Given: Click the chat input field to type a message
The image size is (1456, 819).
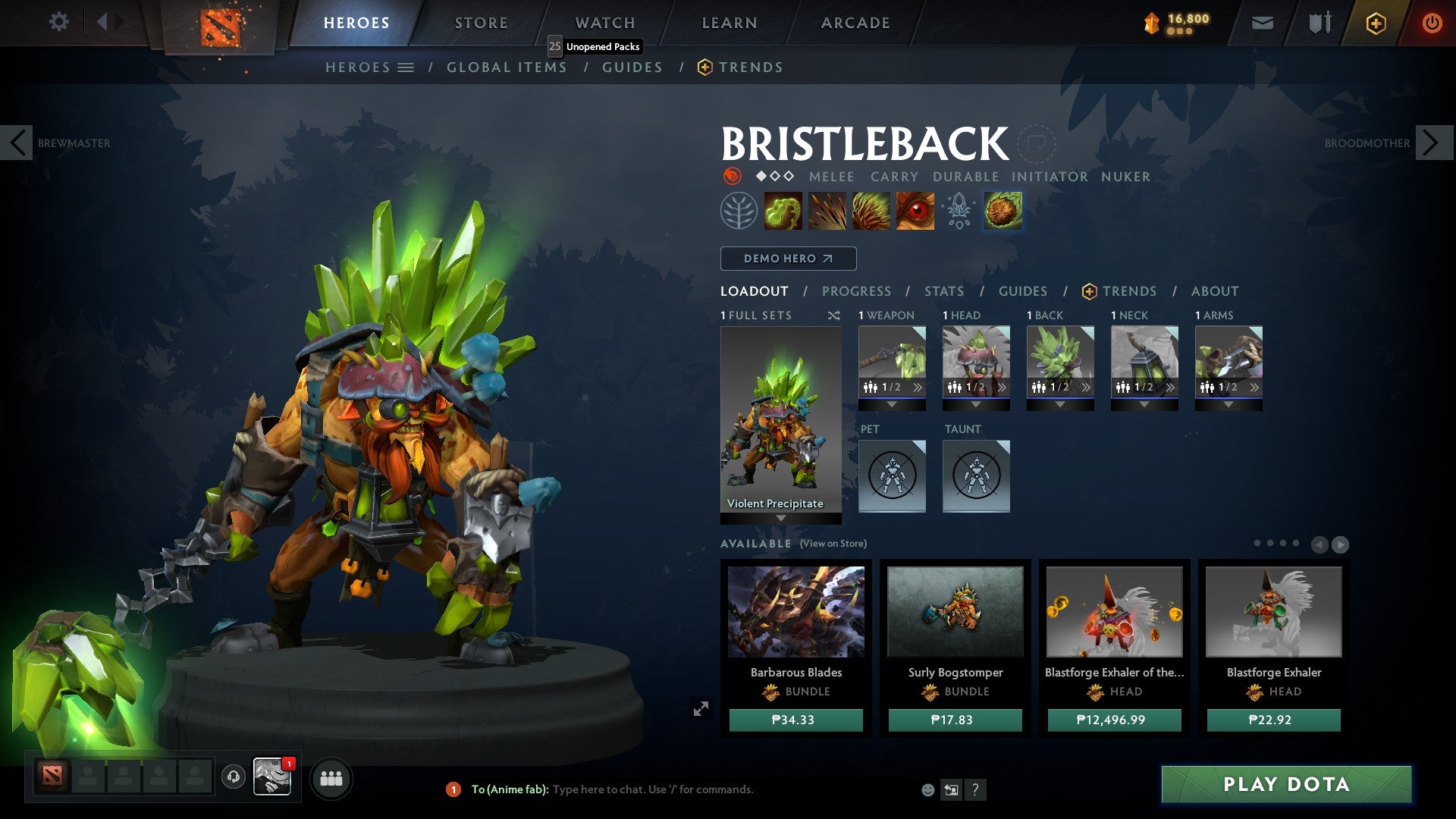Looking at the screenshot, I should 682,789.
